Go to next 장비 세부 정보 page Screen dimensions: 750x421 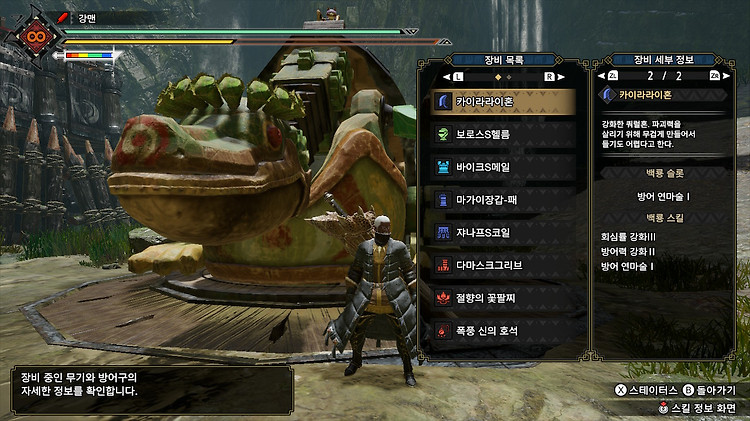tap(715, 76)
